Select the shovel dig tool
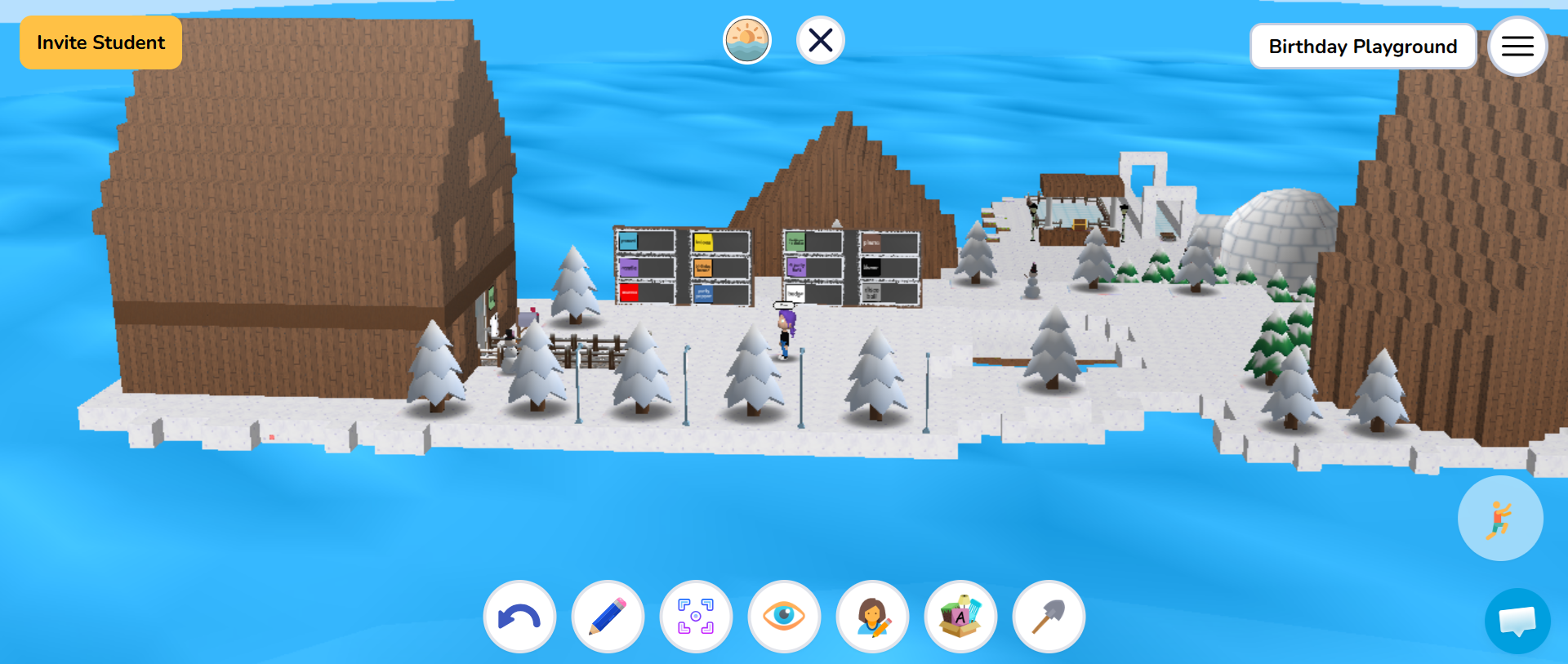1568x664 pixels. pyautogui.click(x=1049, y=617)
